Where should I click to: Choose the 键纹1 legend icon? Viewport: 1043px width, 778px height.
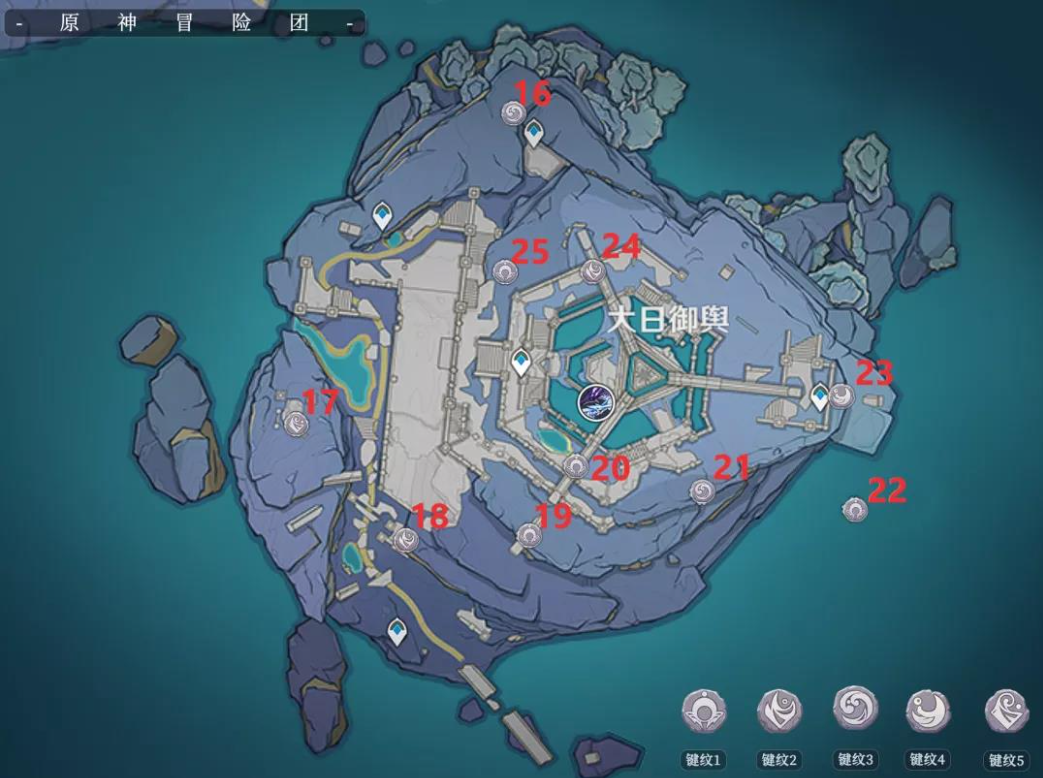coord(704,712)
